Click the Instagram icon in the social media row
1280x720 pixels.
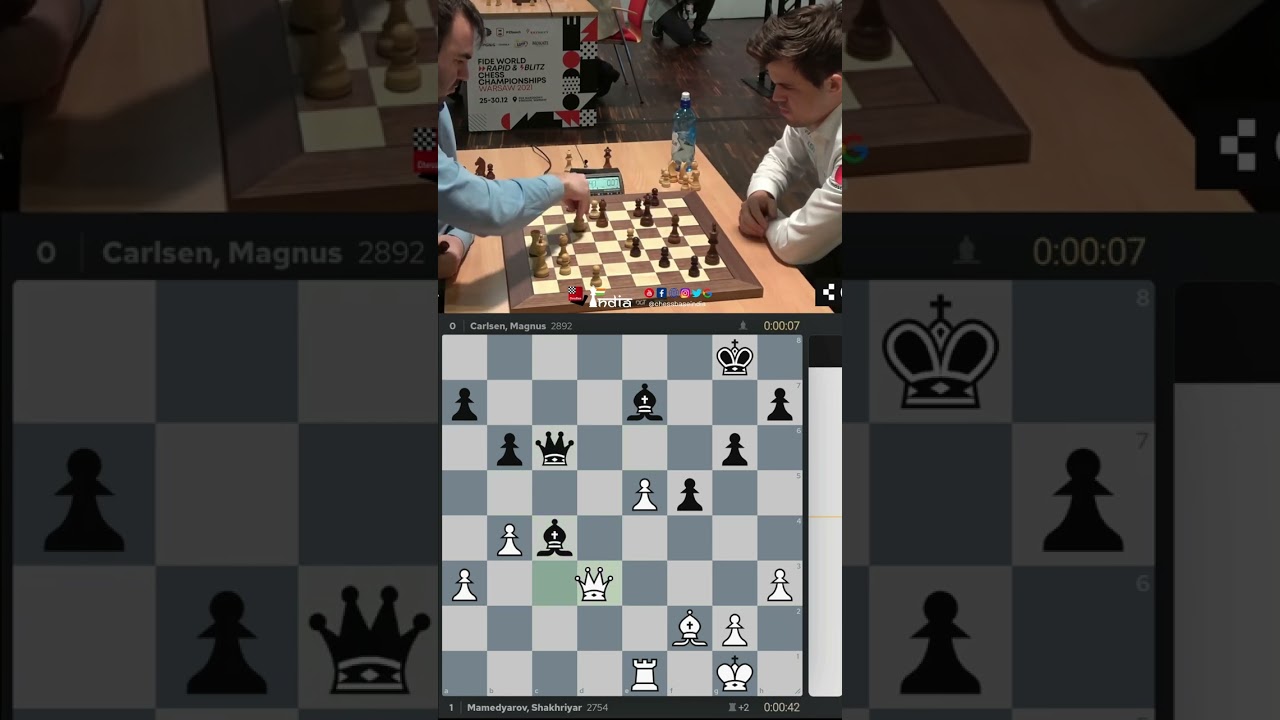click(x=685, y=293)
